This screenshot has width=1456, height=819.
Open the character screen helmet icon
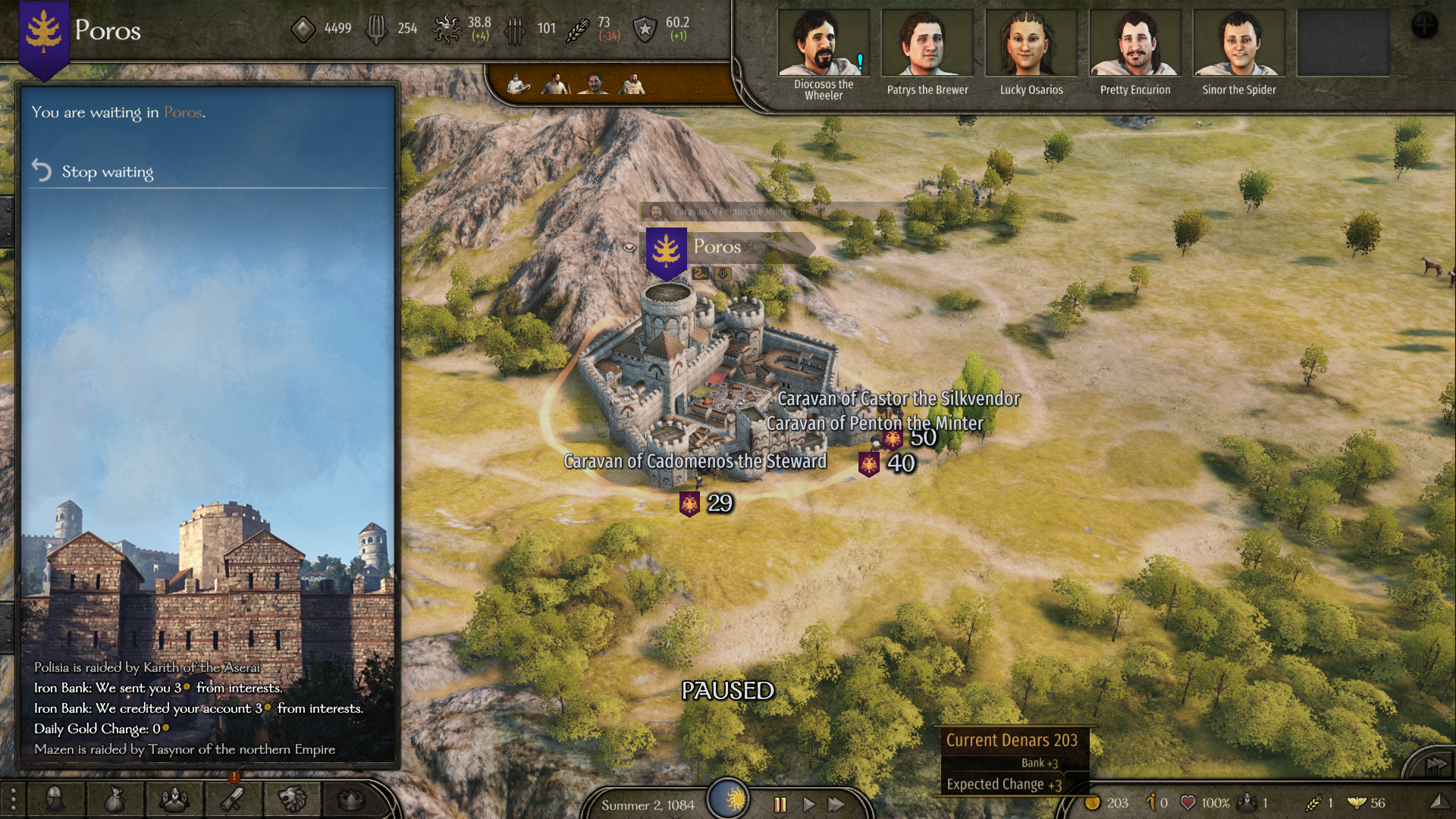click(55, 799)
